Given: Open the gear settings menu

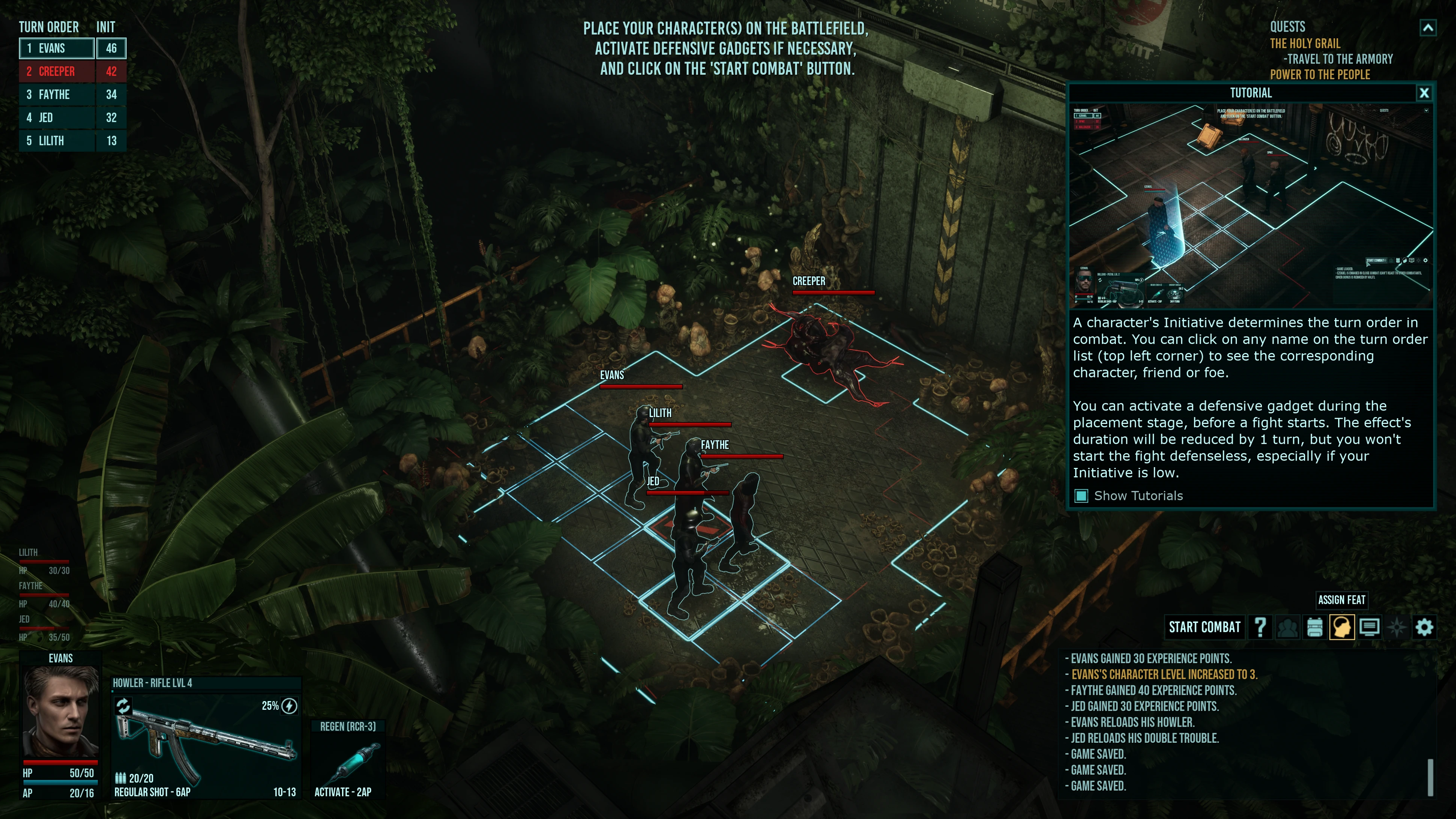Looking at the screenshot, I should pyautogui.click(x=1424, y=627).
